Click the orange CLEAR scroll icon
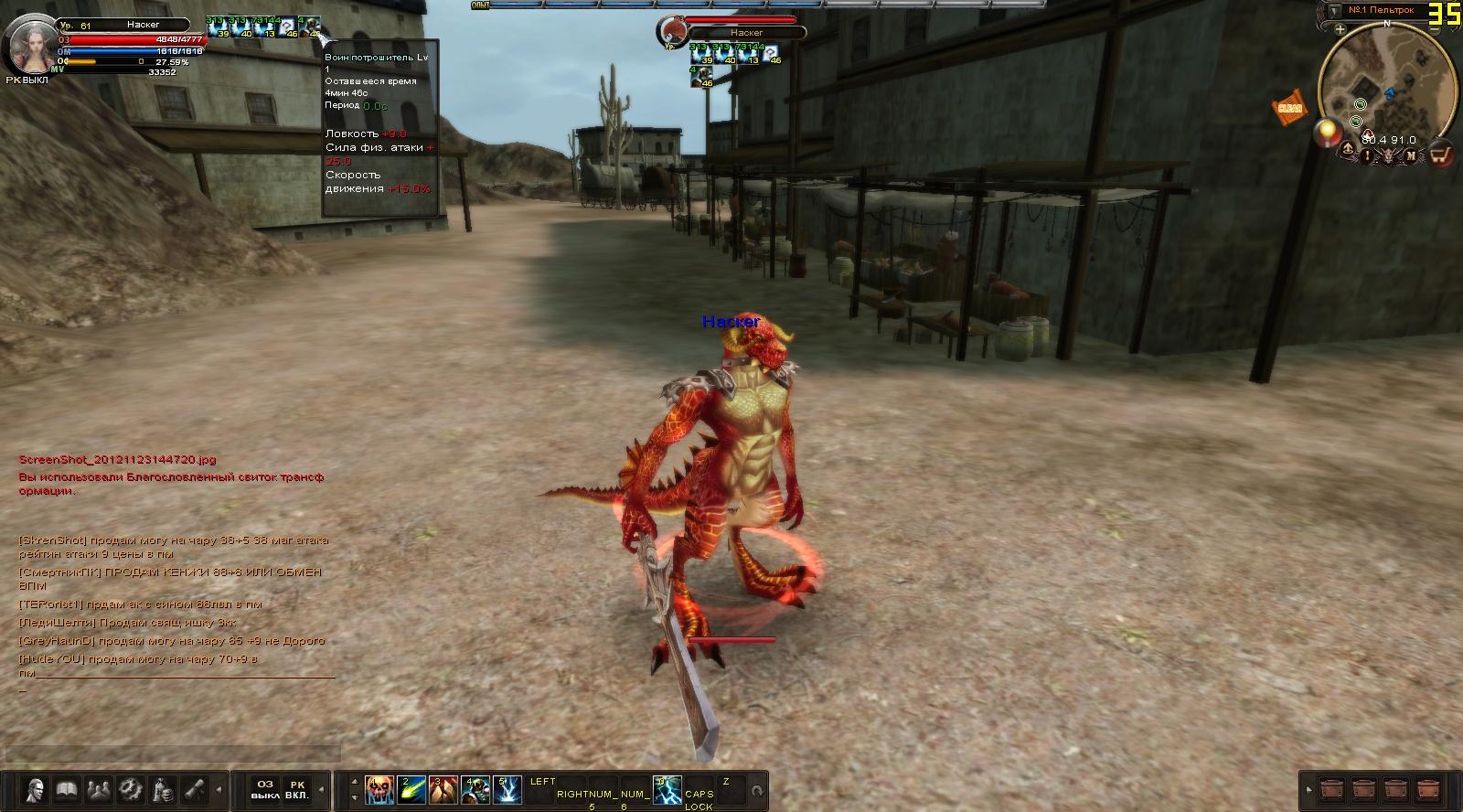Viewport: 1463px width, 812px height. [x=1289, y=107]
